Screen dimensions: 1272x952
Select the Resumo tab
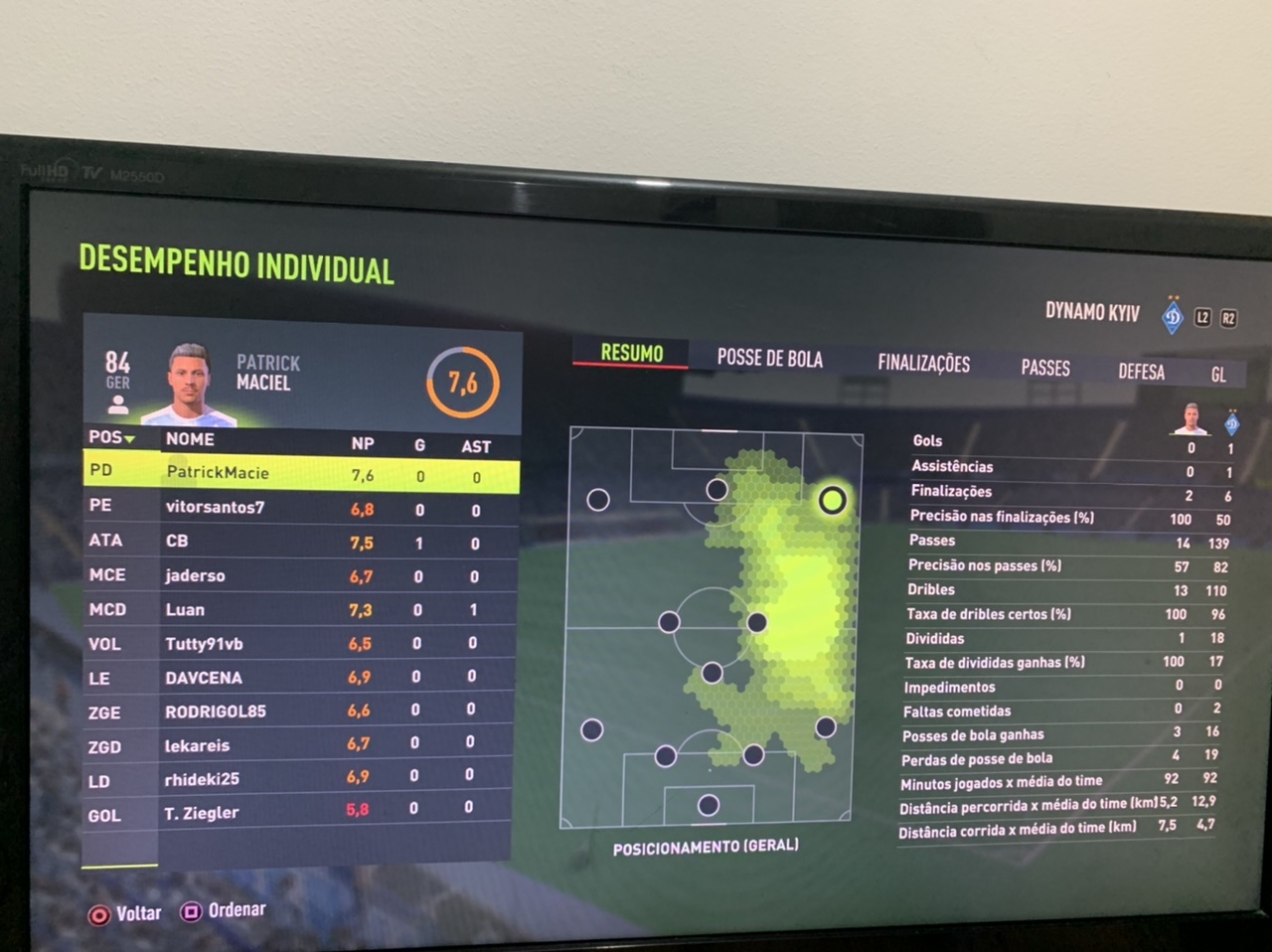[x=631, y=353]
